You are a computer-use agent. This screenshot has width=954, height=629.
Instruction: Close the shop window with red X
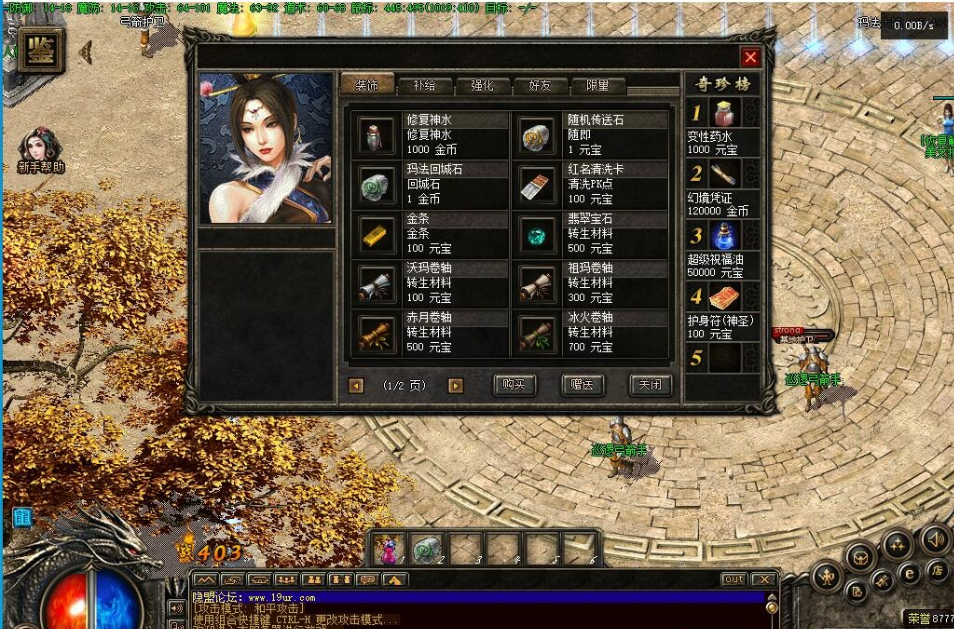[750, 58]
